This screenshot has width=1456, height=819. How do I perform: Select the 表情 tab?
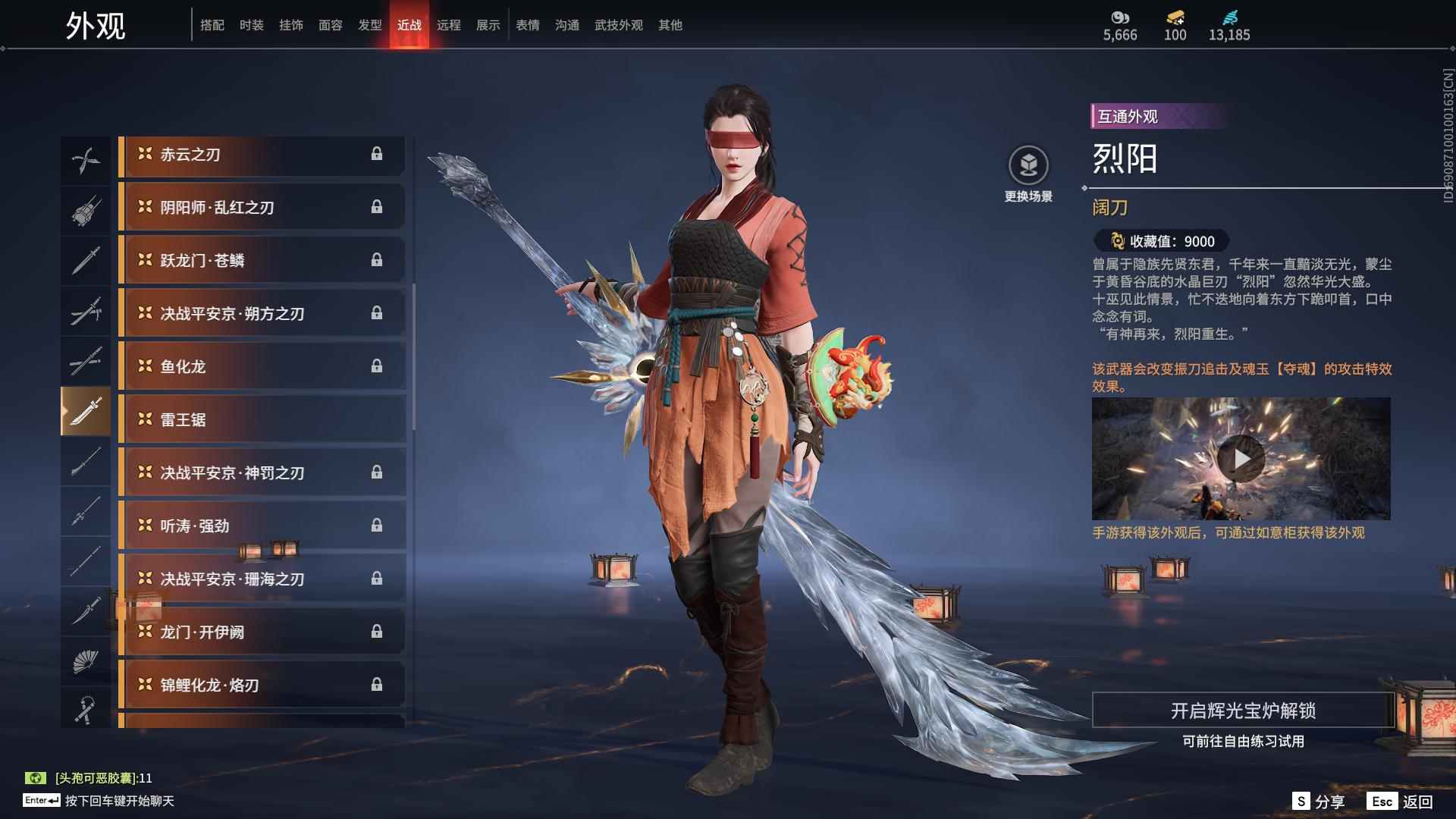tap(527, 25)
